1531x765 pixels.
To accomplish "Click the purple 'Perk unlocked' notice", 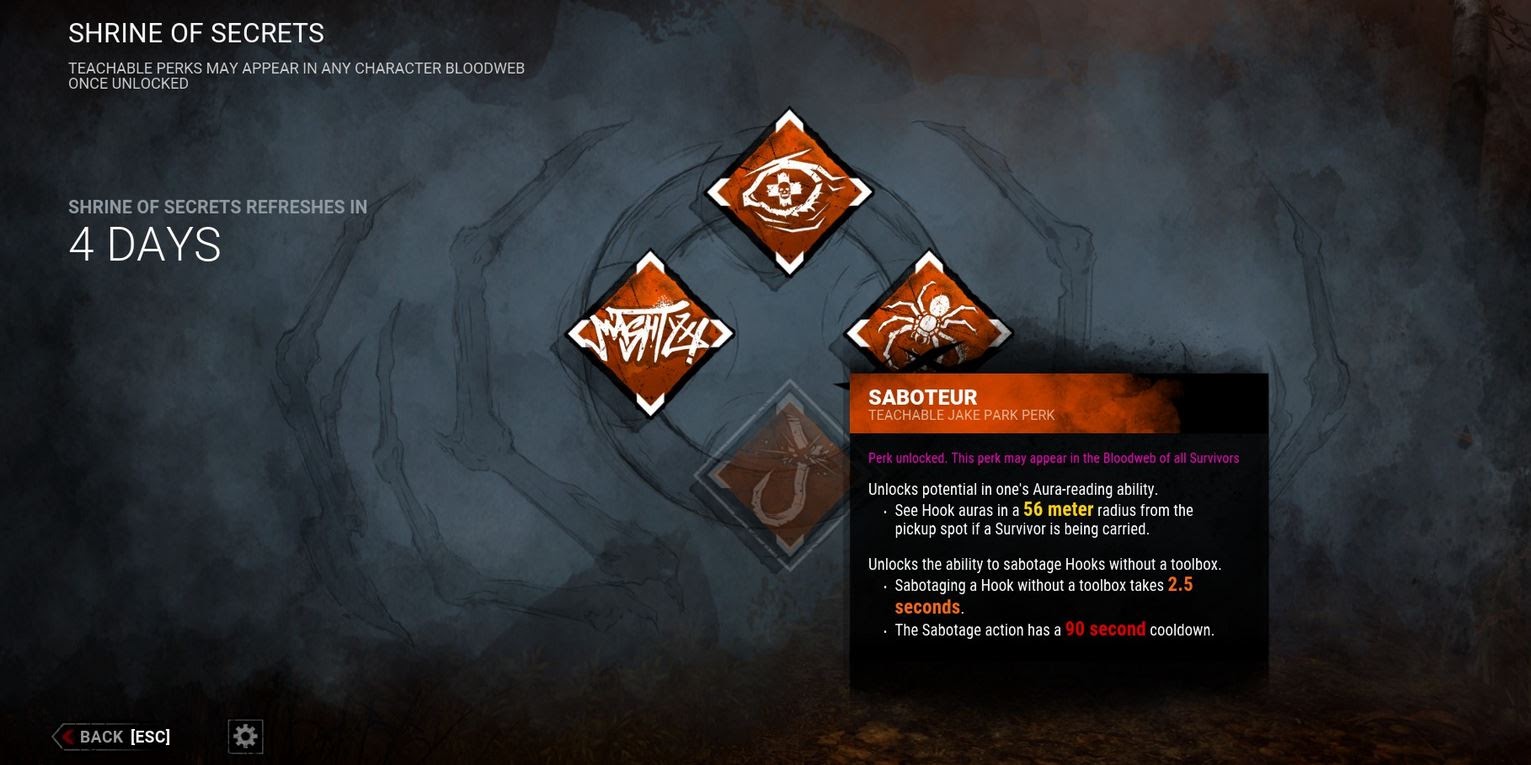I will click(1053, 458).
